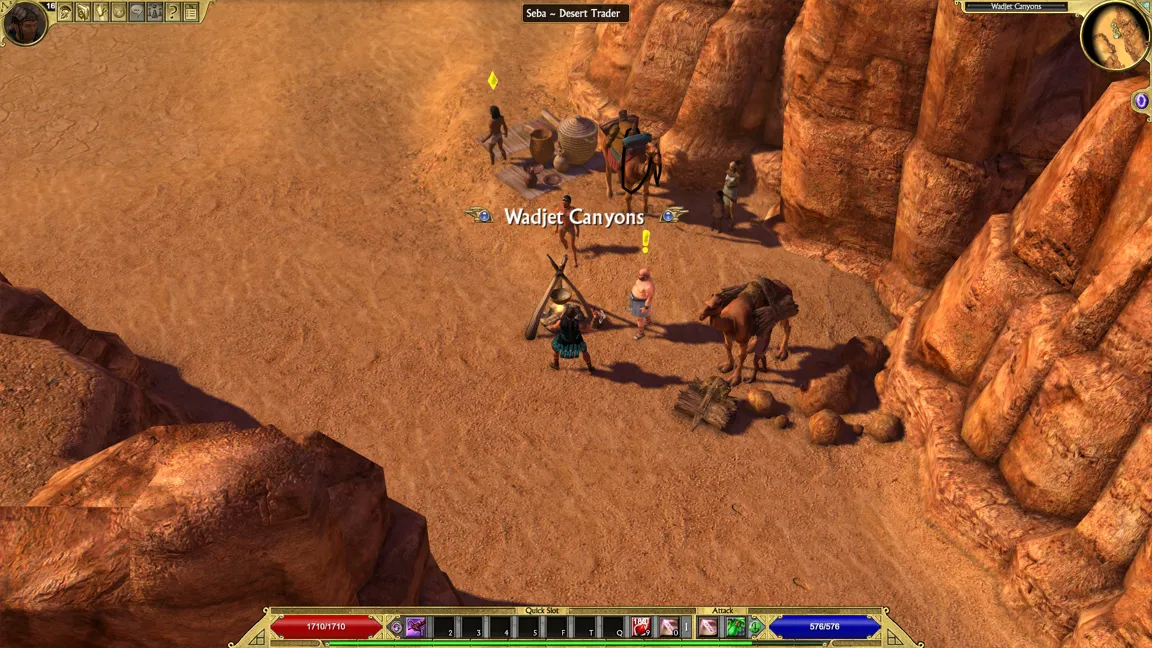Select the quick slot skill beside health potion

[x=668, y=627]
